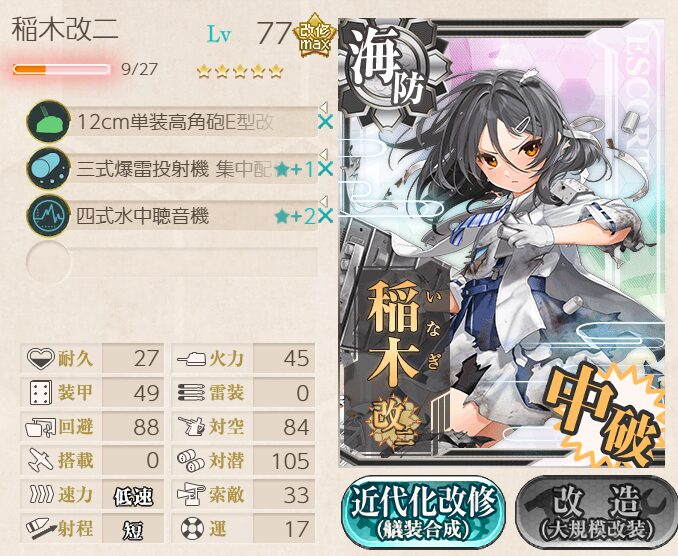
Task: Remove the 12cm単装高角砲E型改 with its X
Action: point(325,122)
